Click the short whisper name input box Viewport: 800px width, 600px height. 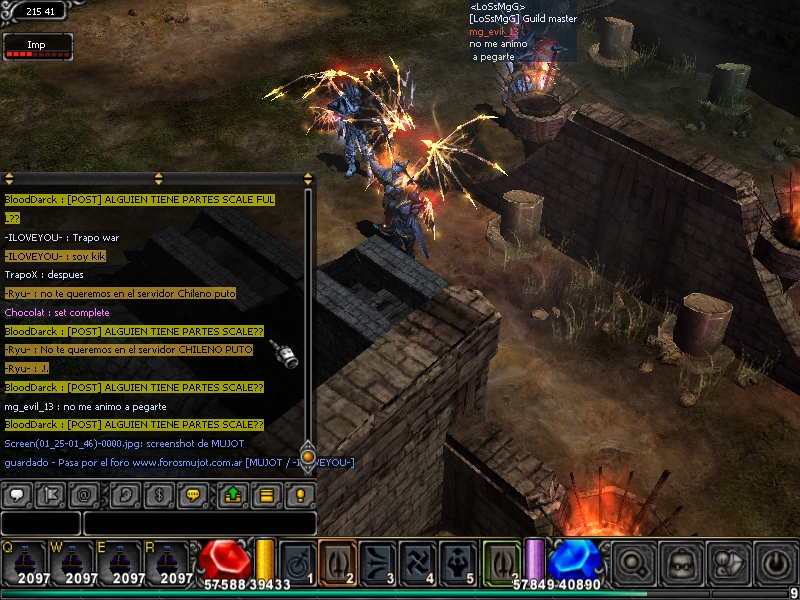tap(40, 523)
